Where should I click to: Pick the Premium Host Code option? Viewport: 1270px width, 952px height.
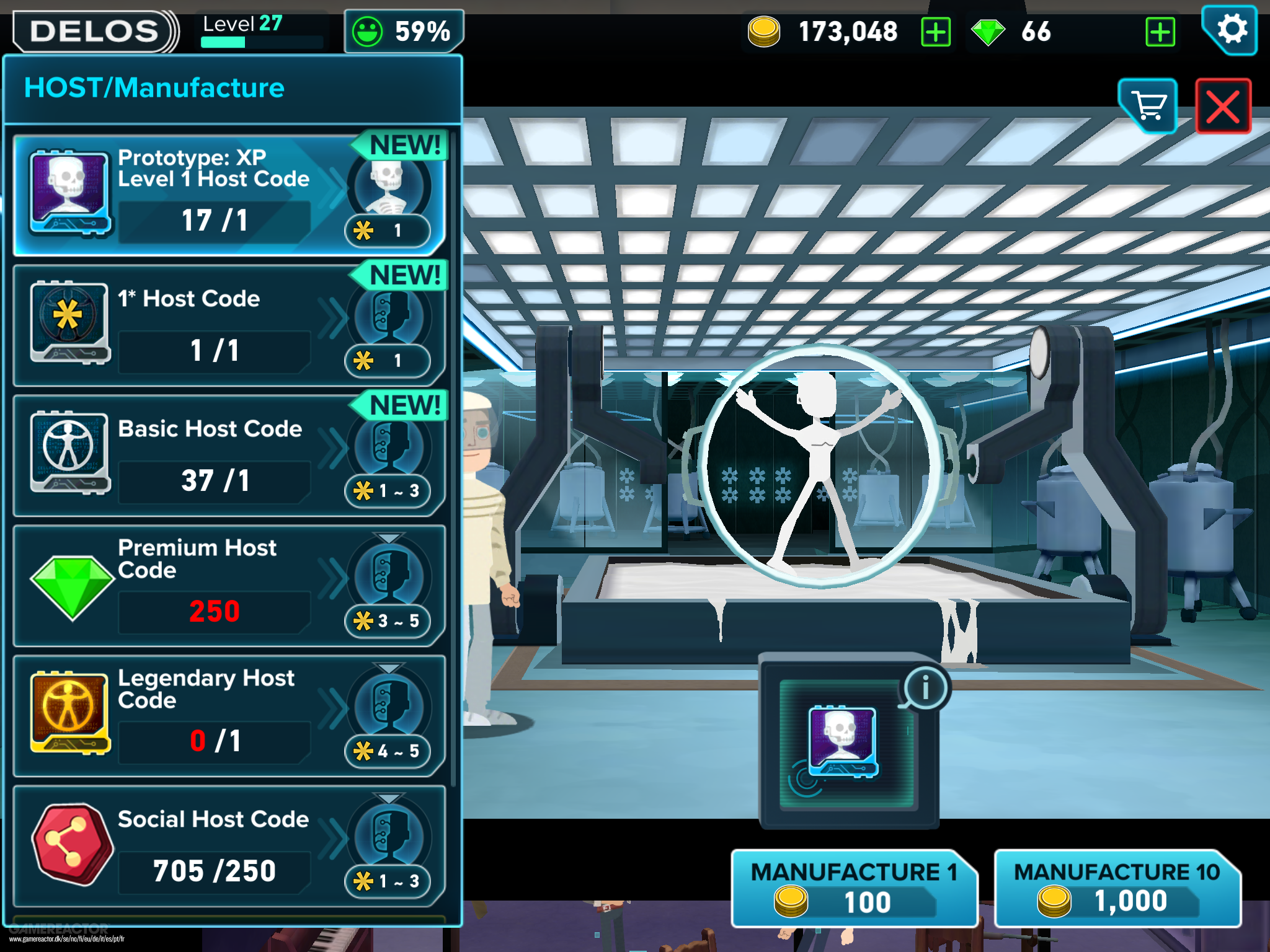pos(228,586)
